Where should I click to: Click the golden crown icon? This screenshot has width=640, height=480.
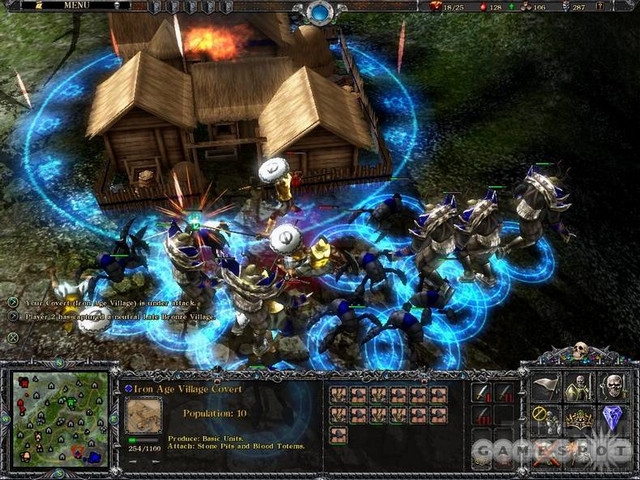click(x=580, y=420)
